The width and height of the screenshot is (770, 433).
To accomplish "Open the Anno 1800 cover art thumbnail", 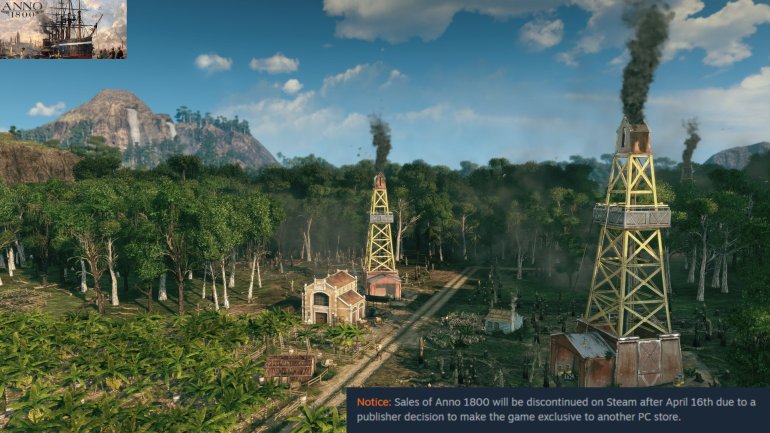I will (x=63, y=29).
